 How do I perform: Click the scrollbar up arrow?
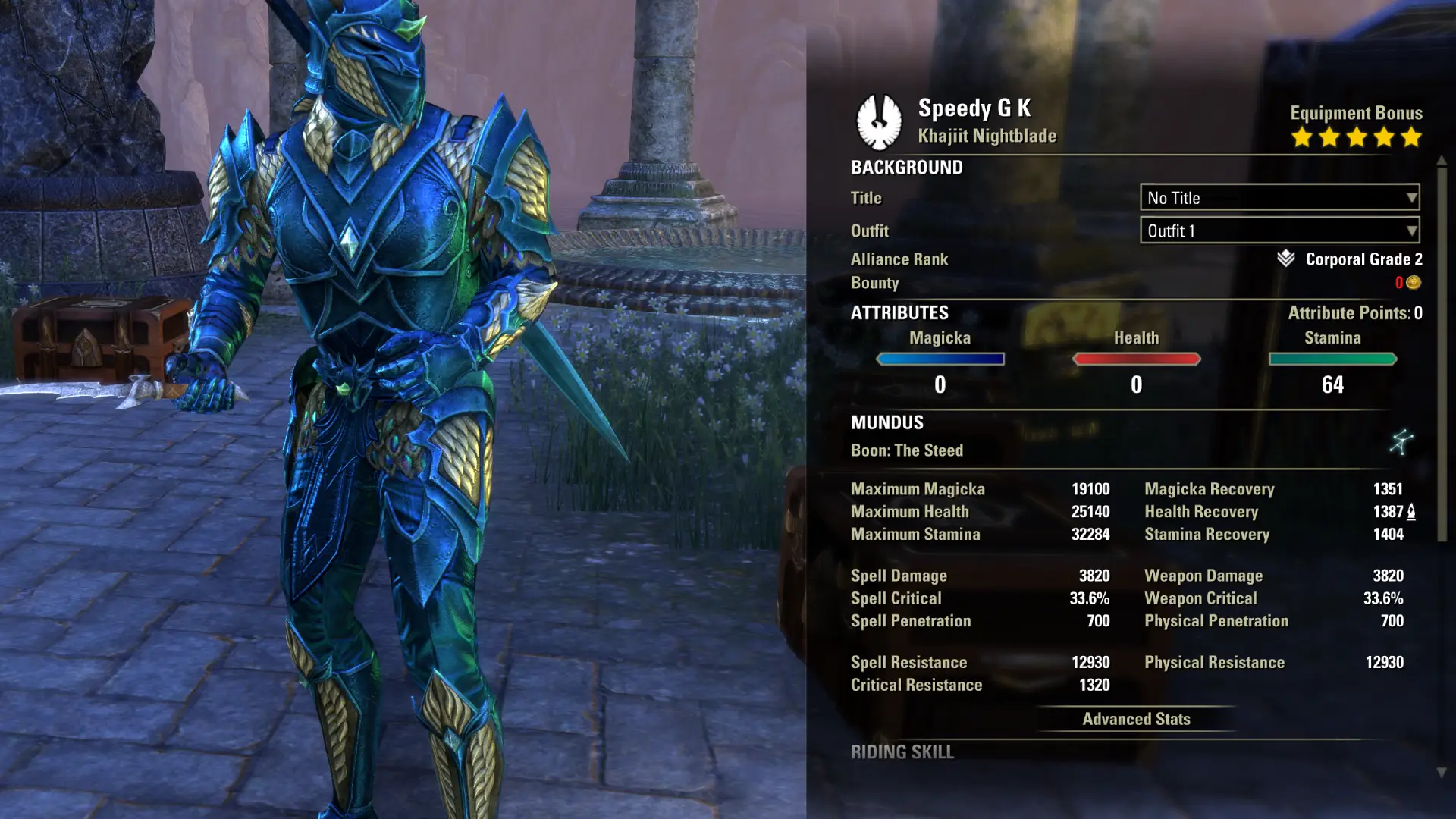tap(1442, 161)
